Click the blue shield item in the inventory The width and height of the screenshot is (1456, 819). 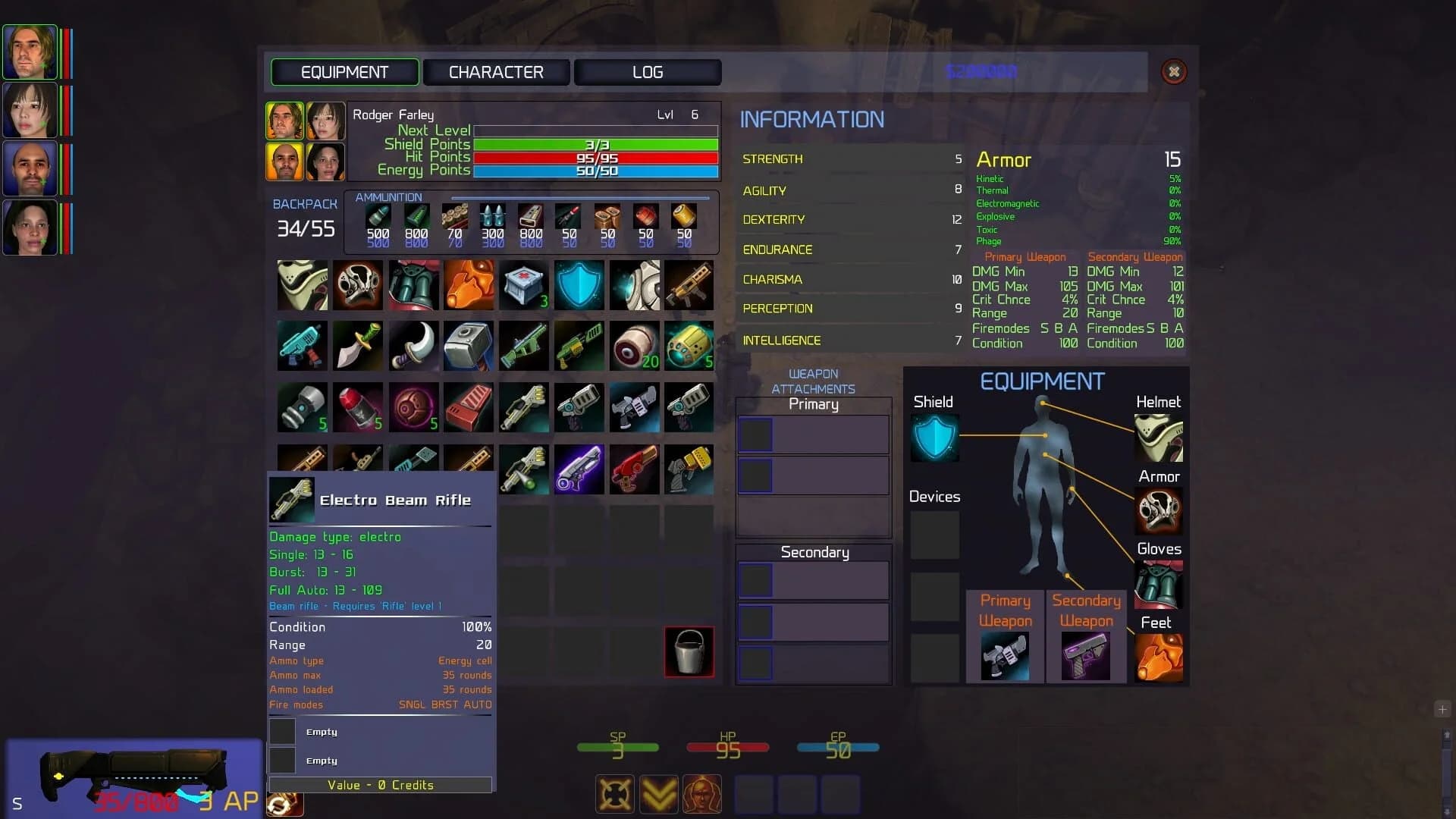tap(579, 286)
